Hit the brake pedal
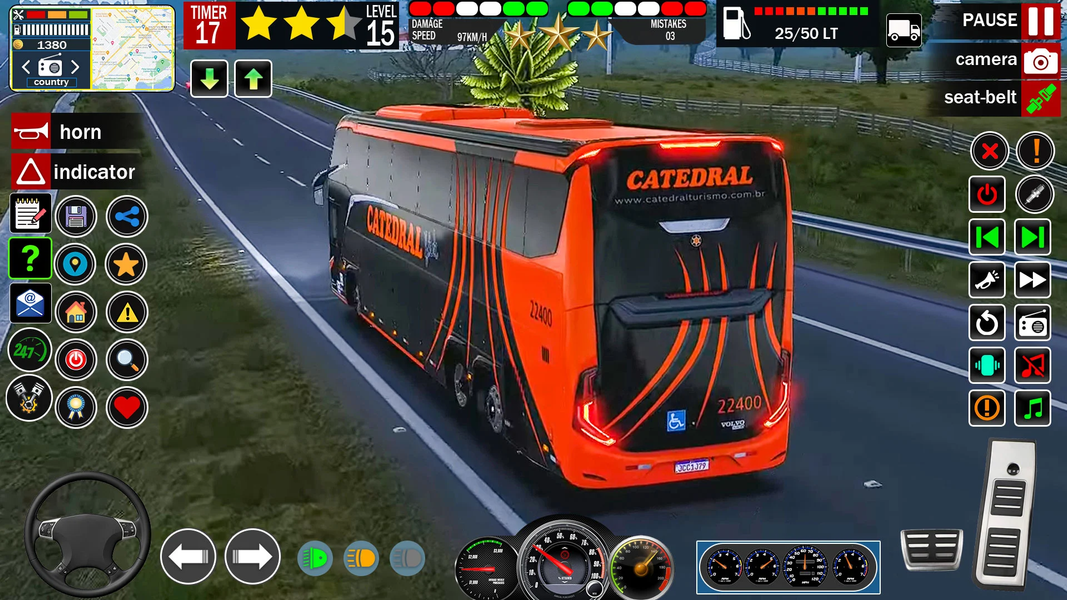The image size is (1067, 600). coord(931,549)
